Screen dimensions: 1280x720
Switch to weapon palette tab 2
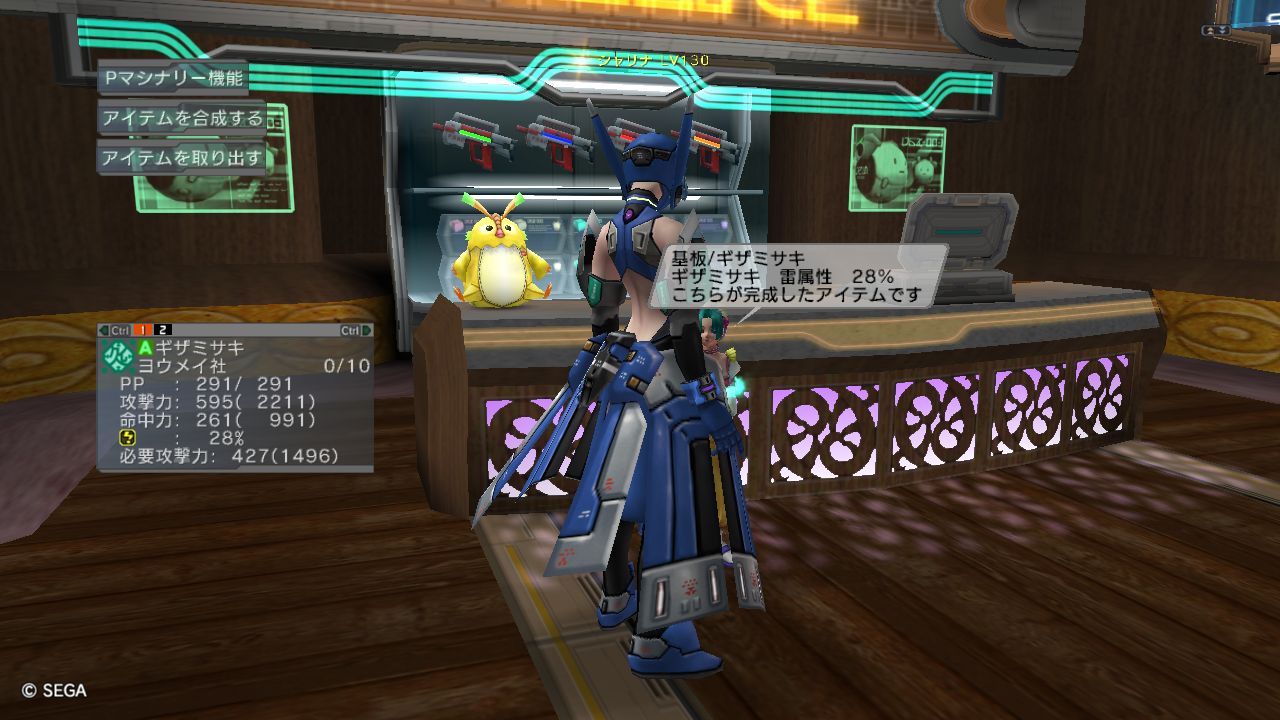[x=164, y=330]
